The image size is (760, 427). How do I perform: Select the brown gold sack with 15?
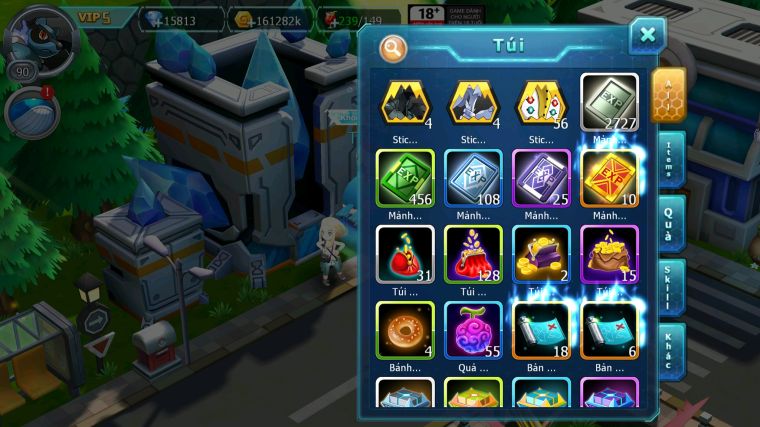(610, 255)
